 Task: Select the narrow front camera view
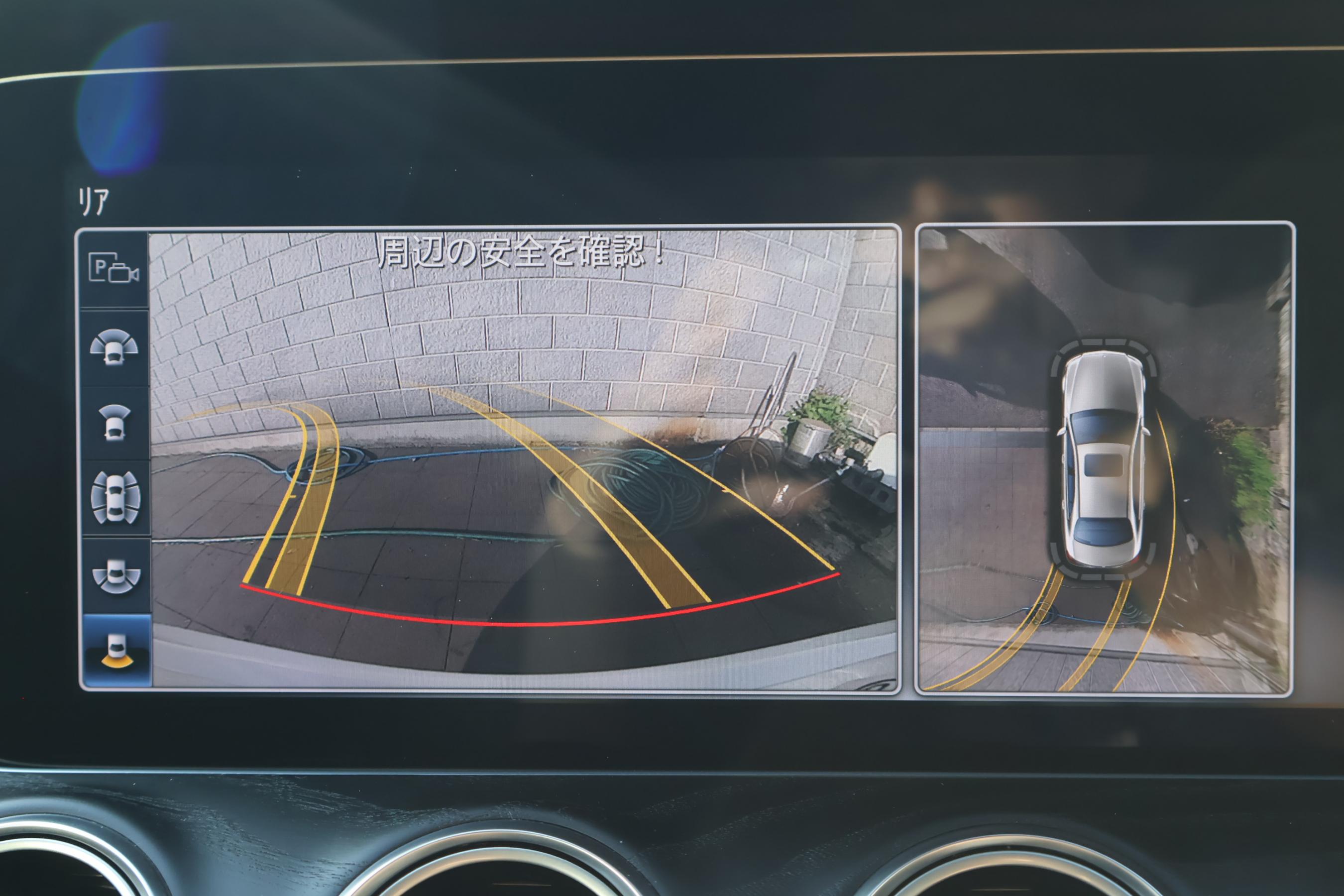[114, 423]
